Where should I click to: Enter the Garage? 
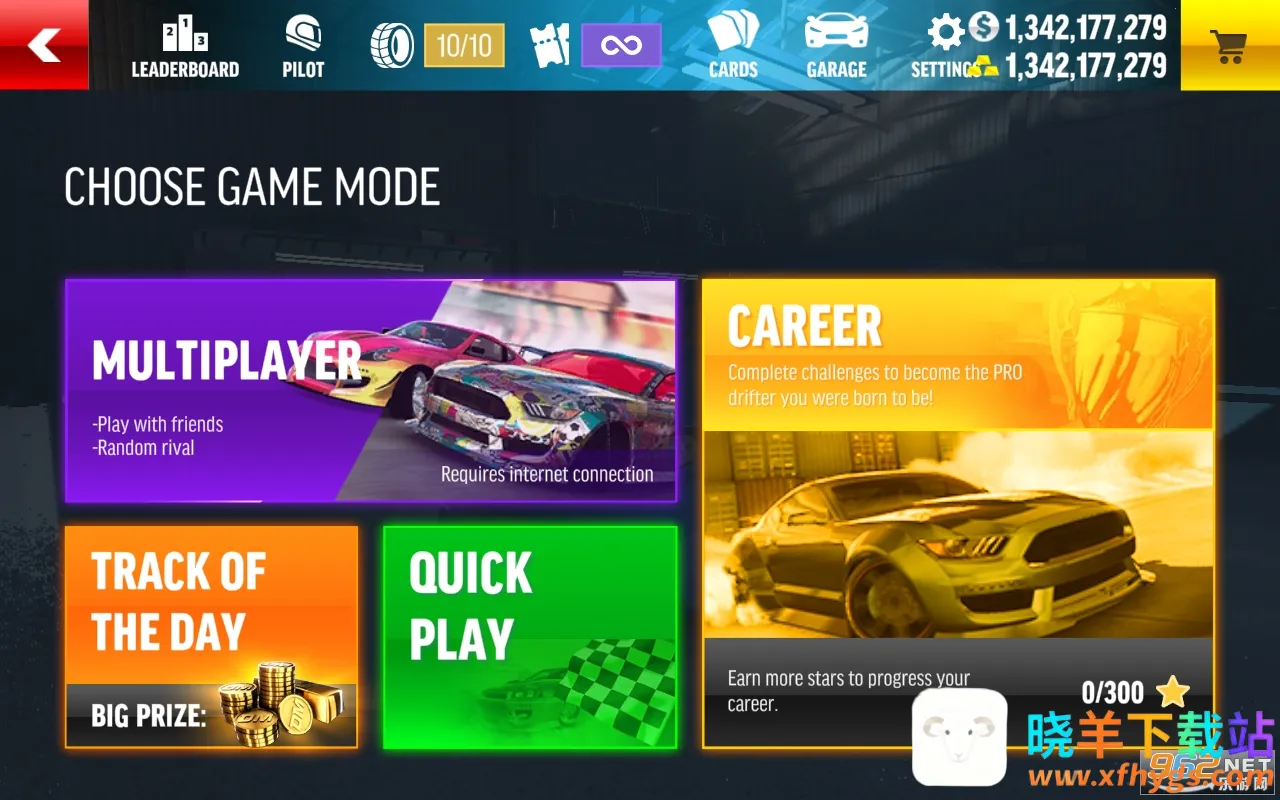(836, 47)
